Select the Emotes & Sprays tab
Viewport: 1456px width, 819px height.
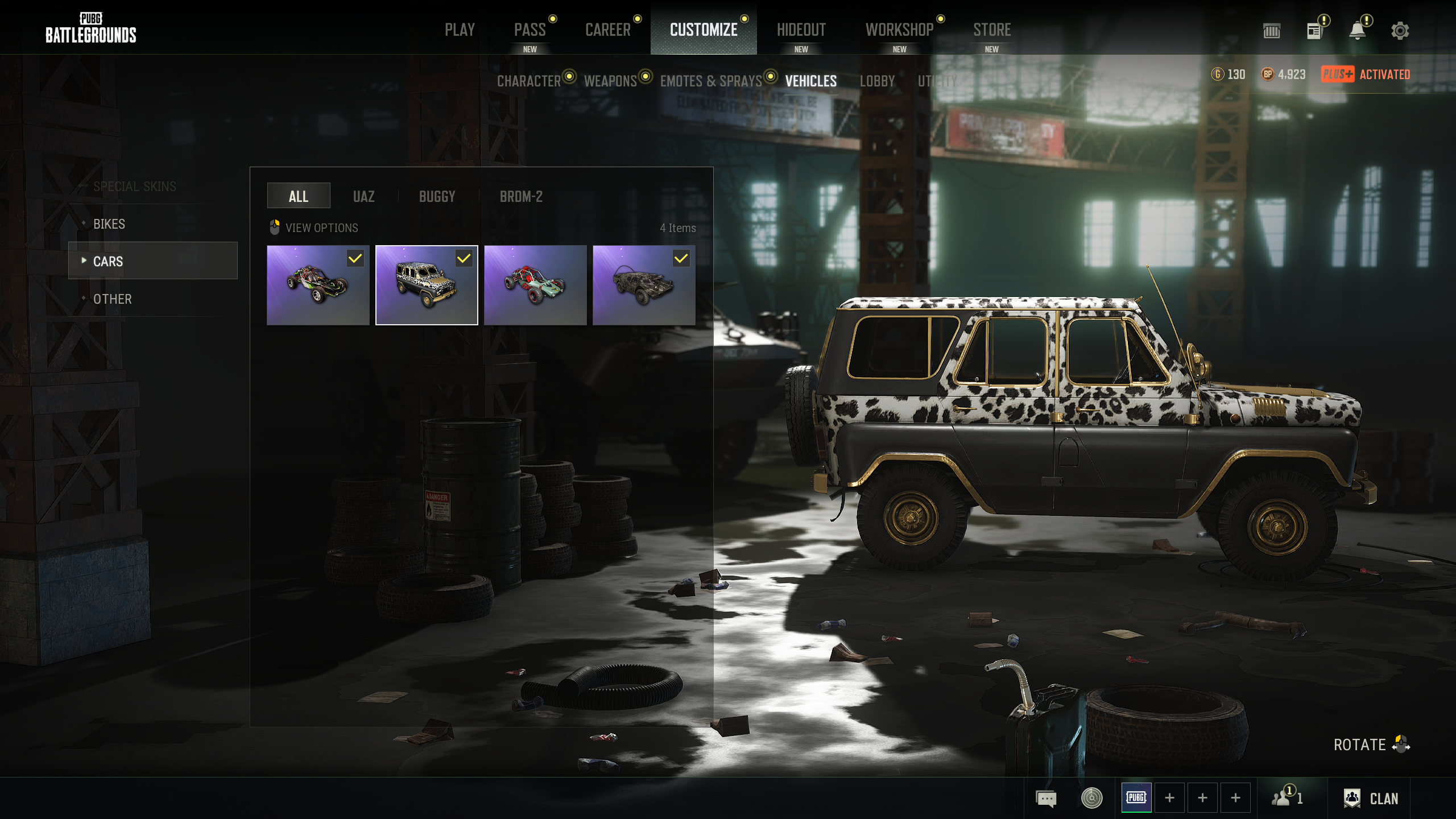point(710,81)
